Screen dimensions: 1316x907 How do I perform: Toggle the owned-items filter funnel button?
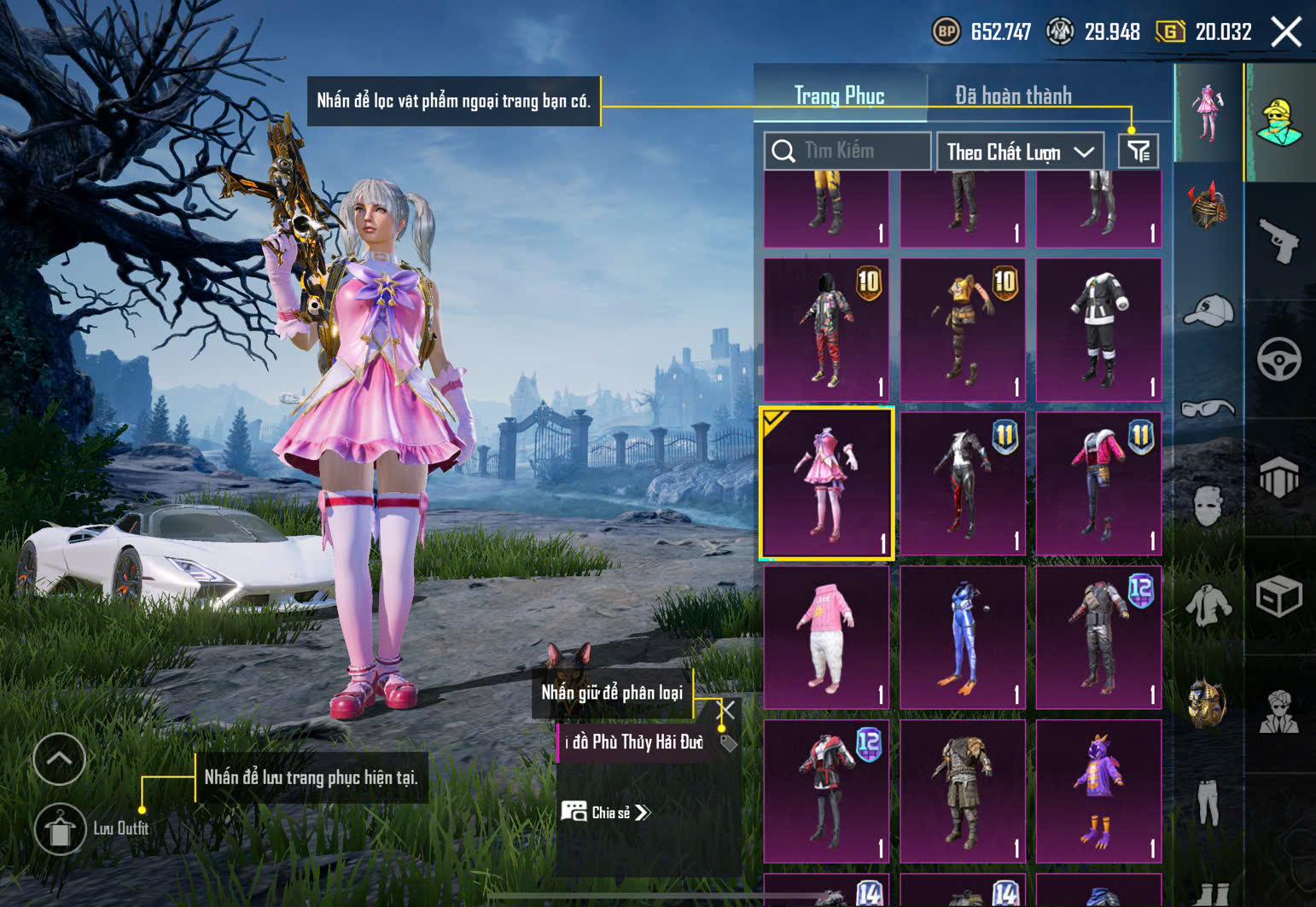coord(1138,152)
